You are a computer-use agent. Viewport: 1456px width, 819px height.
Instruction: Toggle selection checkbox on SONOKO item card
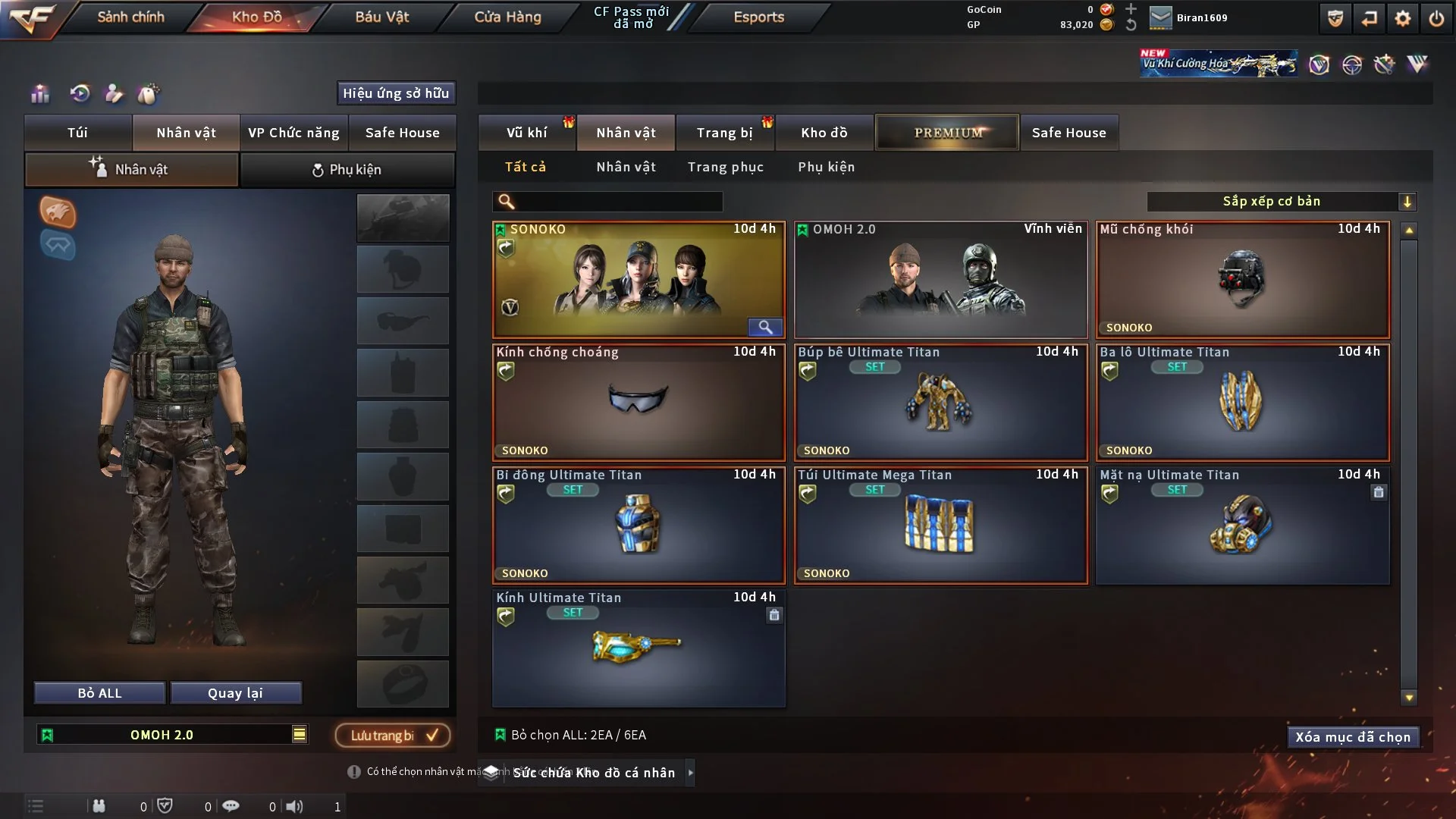[500, 228]
